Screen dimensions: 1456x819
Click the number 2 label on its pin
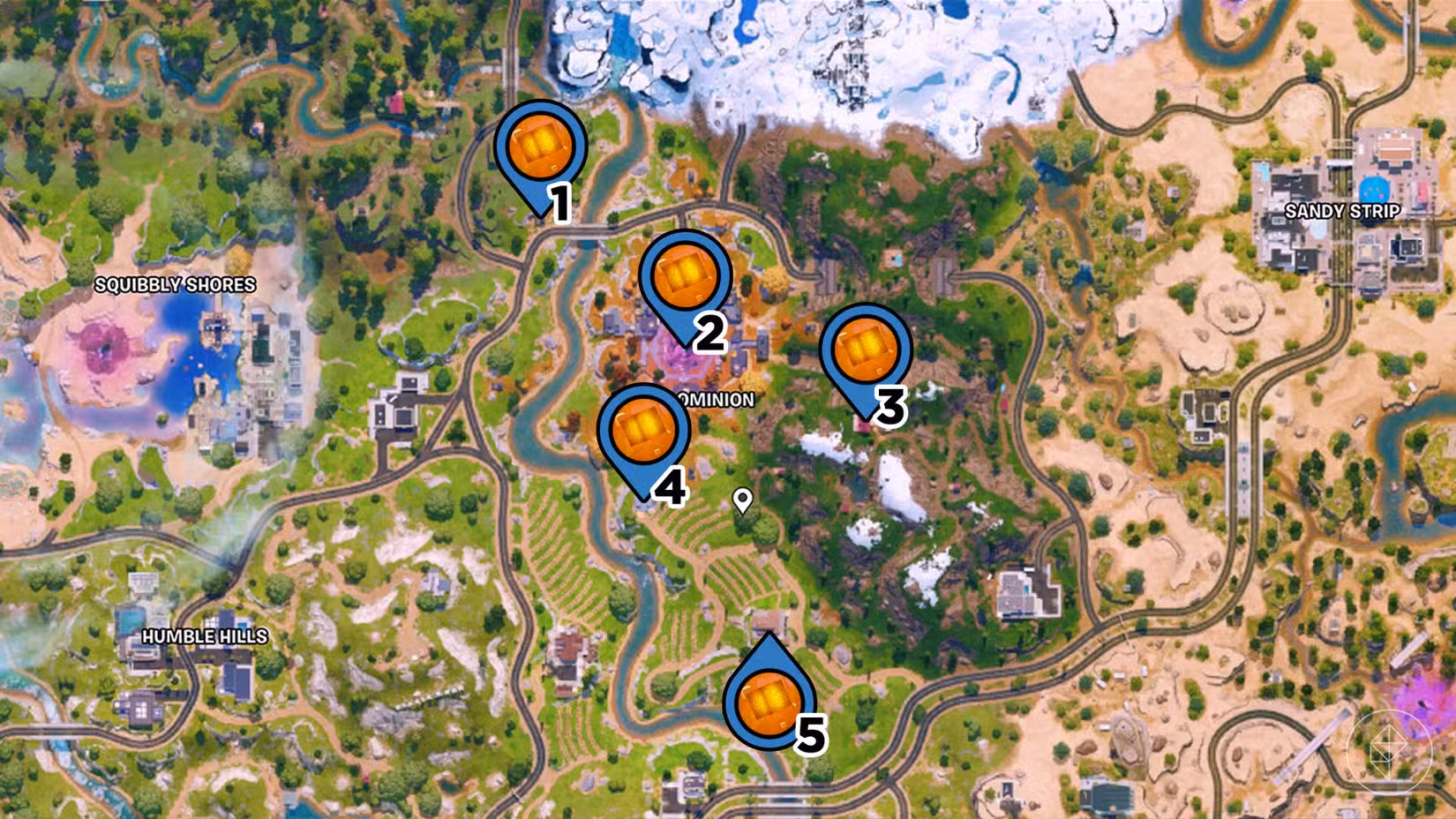pyautogui.click(x=709, y=333)
